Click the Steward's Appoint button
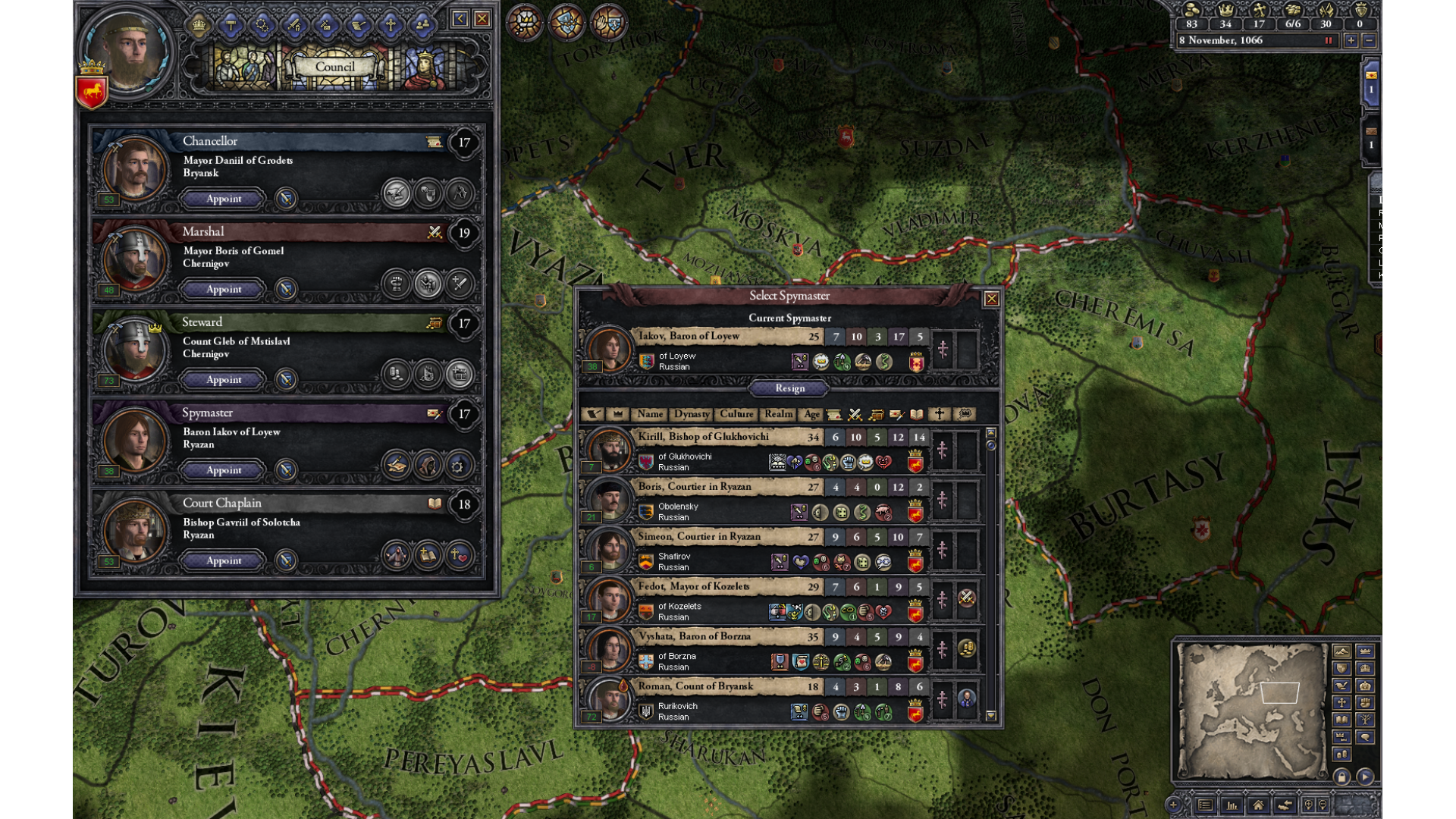Screen dimensions: 1456x819 coord(224,379)
